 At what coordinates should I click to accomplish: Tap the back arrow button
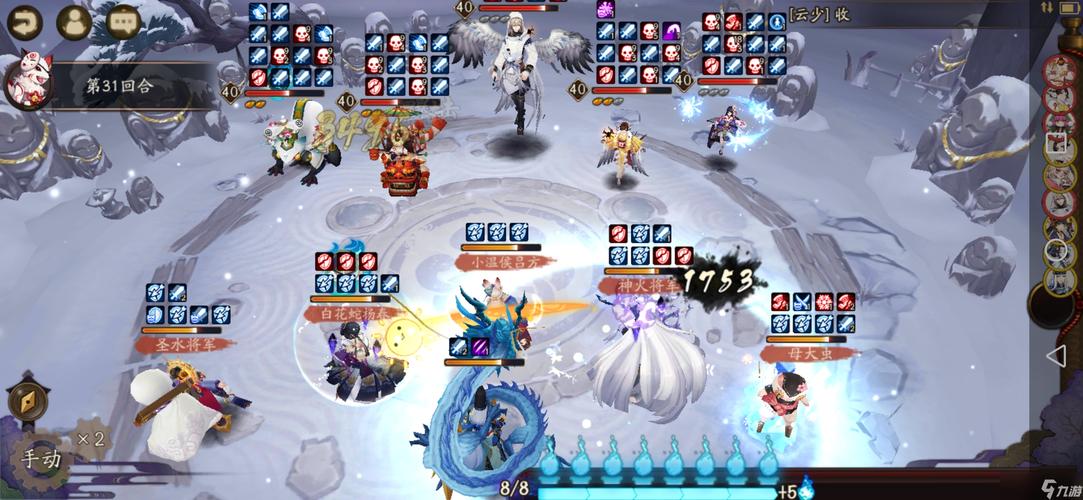pos(23,20)
